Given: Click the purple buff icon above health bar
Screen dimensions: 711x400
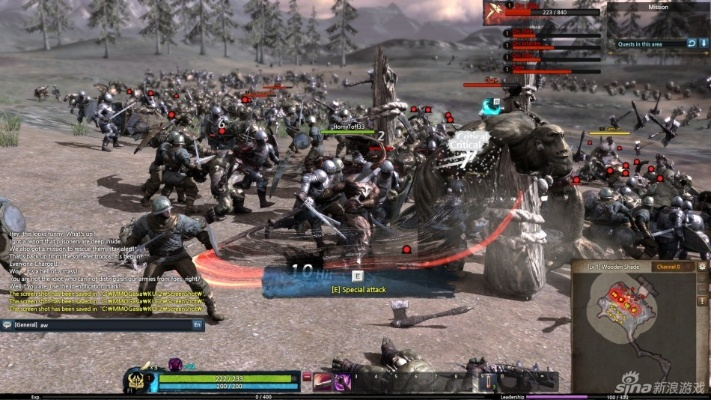Looking at the screenshot, I should coord(175,364).
